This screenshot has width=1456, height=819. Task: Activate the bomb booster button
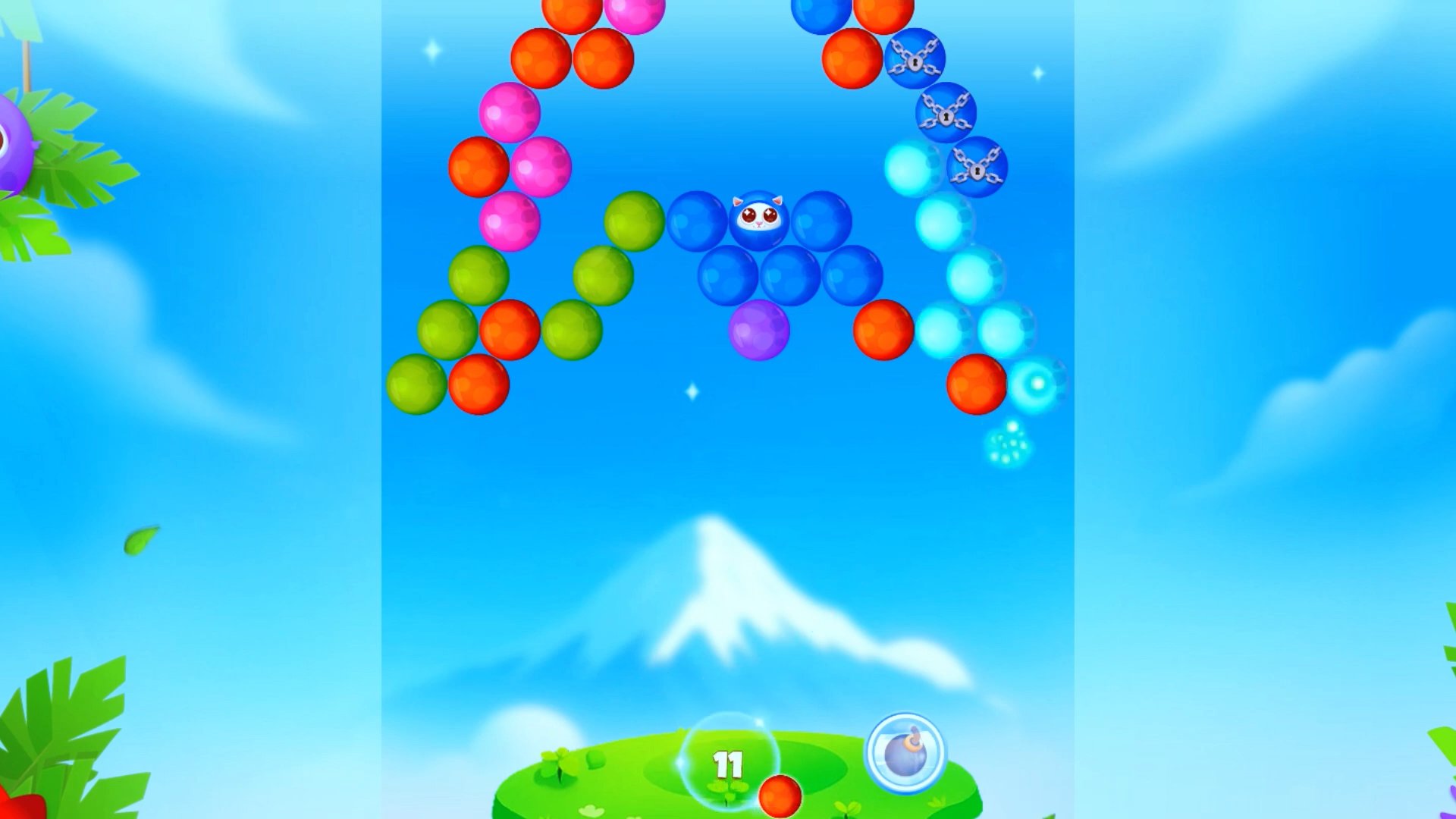click(905, 753)
